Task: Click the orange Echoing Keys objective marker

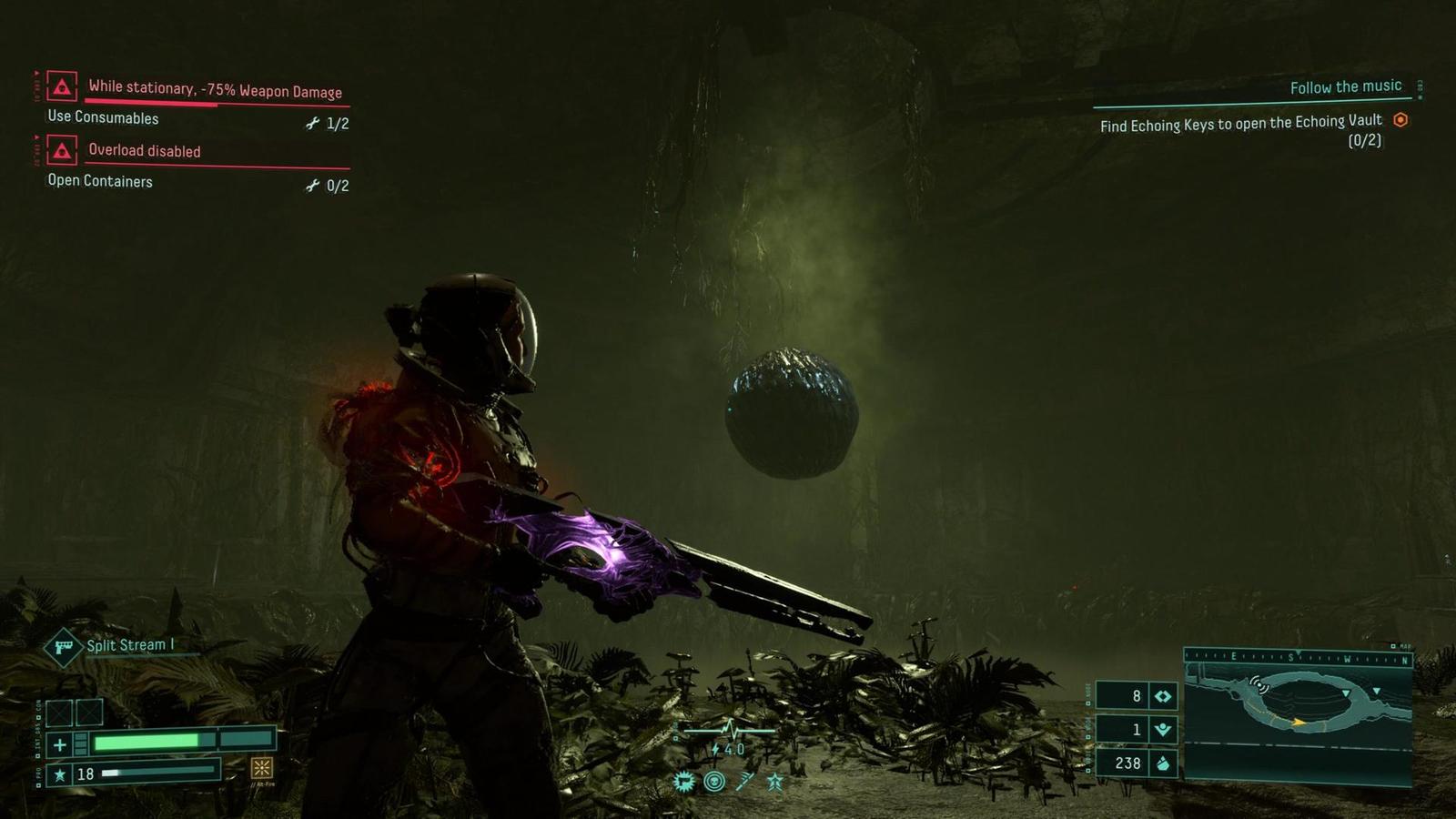Action: (x=1400, y=119)
